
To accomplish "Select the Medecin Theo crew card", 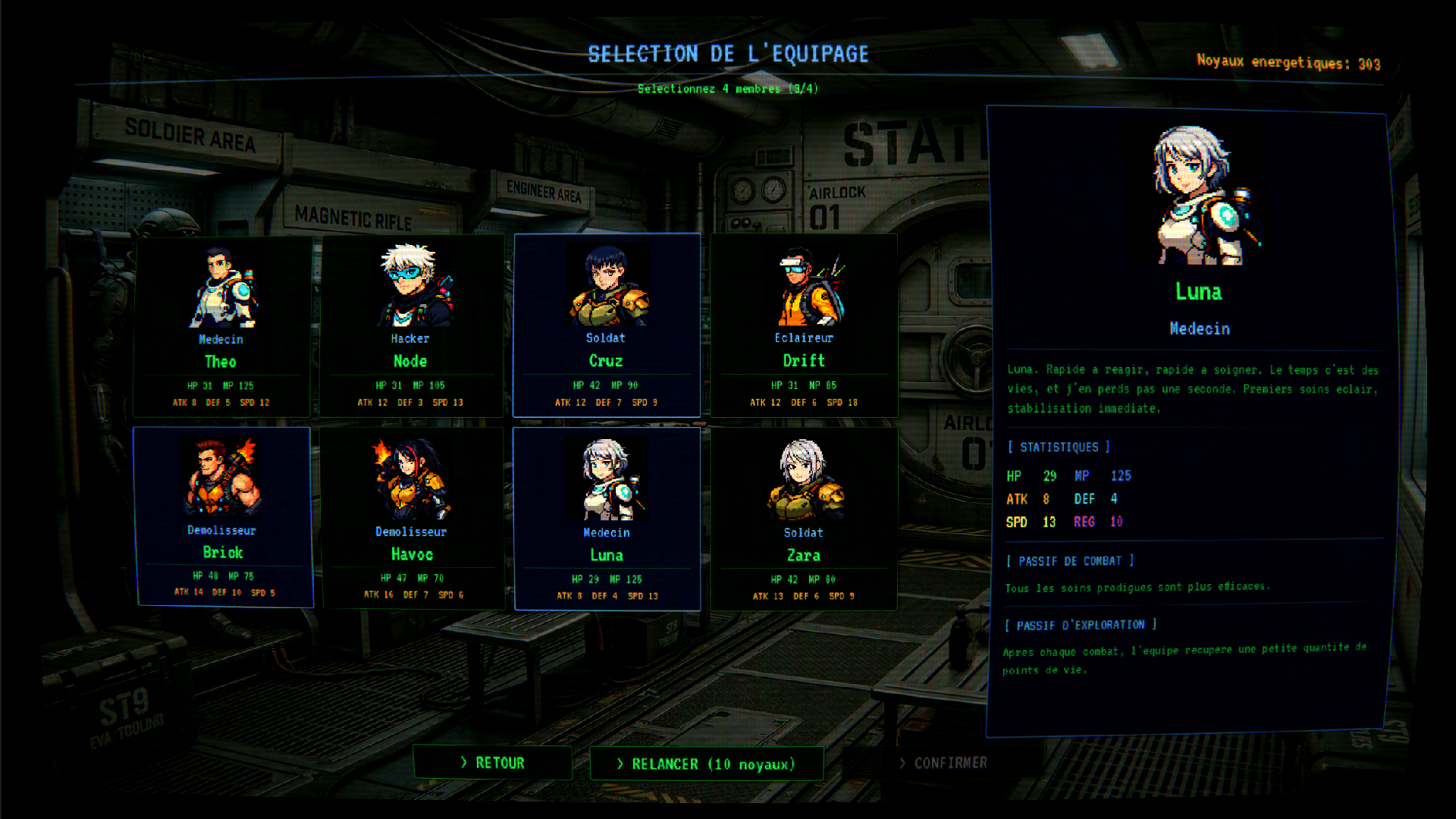I will pyautogui.click(x=221, y=326).
